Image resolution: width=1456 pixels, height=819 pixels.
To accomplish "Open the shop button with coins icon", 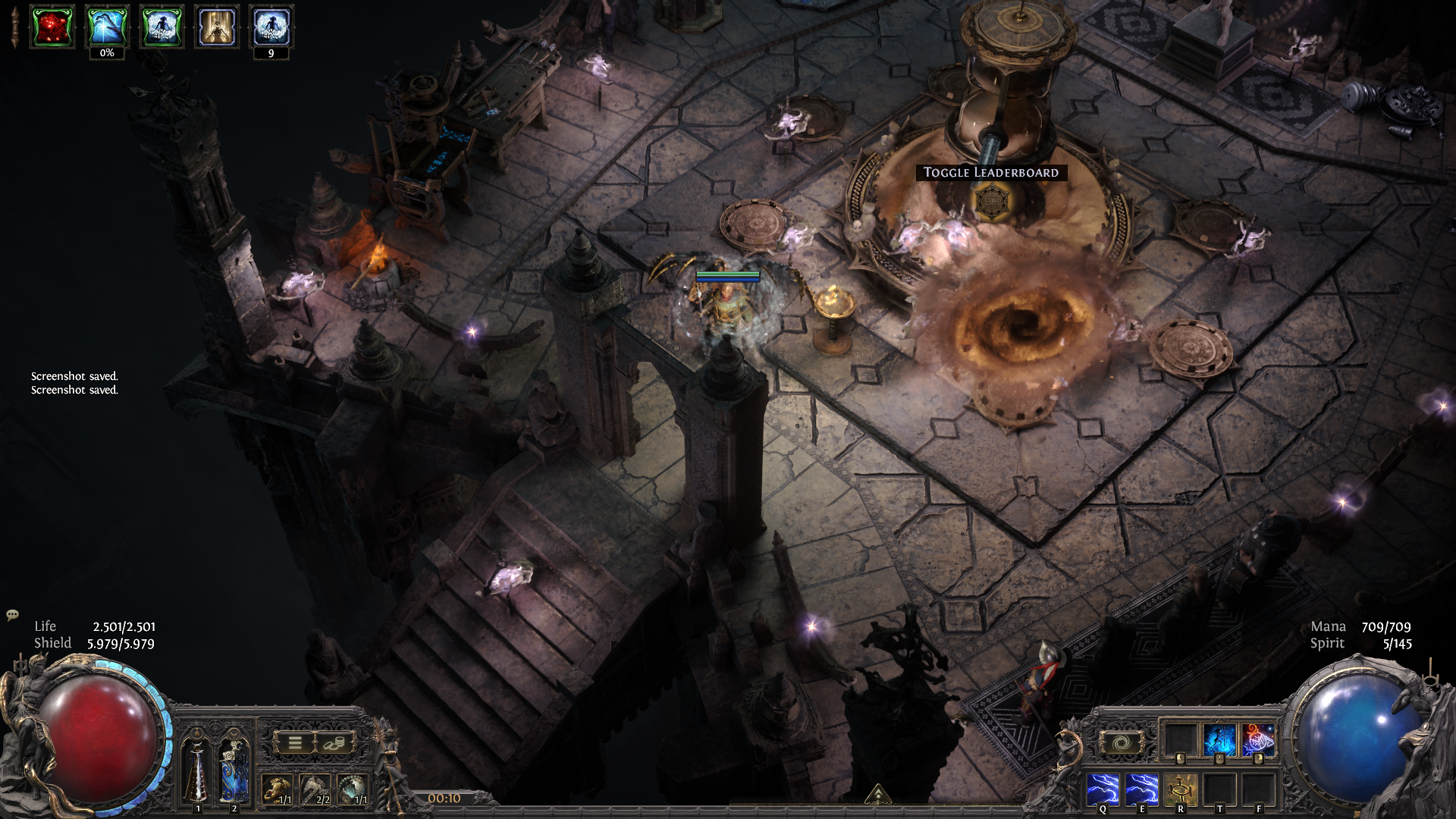I will click(333, 743).
